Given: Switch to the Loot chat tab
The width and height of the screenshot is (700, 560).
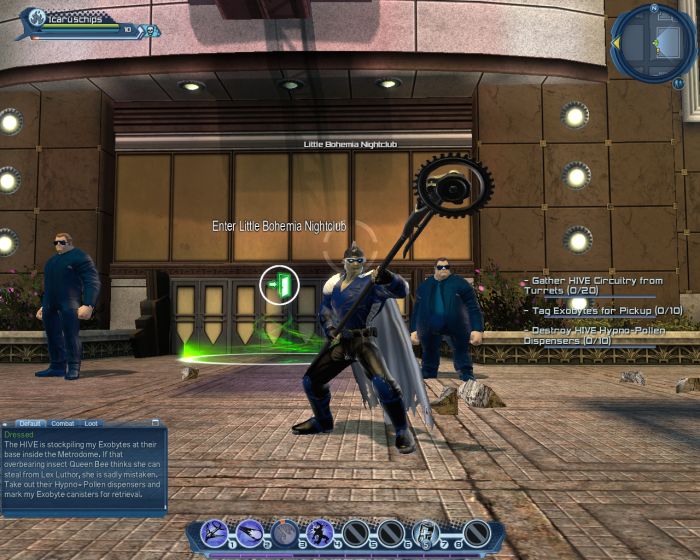Looking at the screenshot, I should (x=91, y=423).
